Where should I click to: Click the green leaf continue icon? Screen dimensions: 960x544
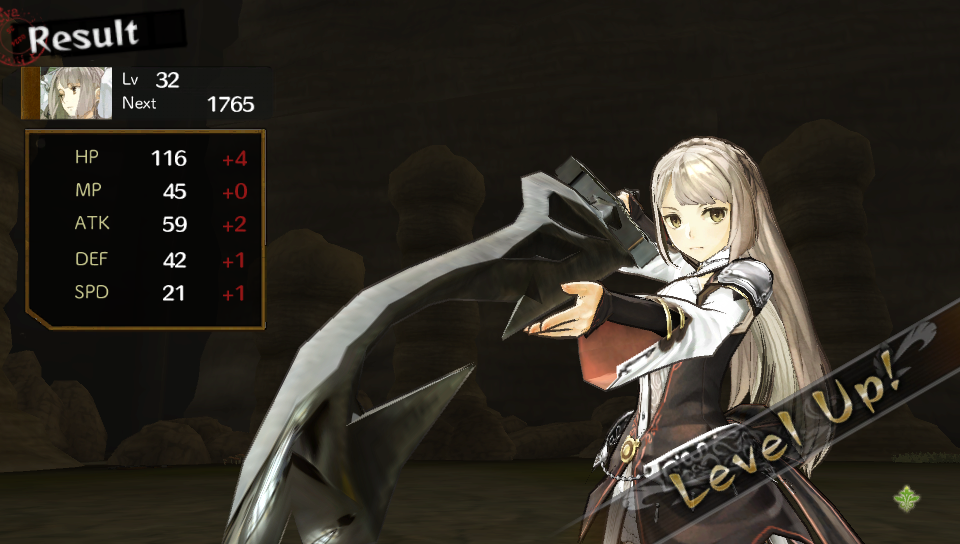(x=909, y=497)
